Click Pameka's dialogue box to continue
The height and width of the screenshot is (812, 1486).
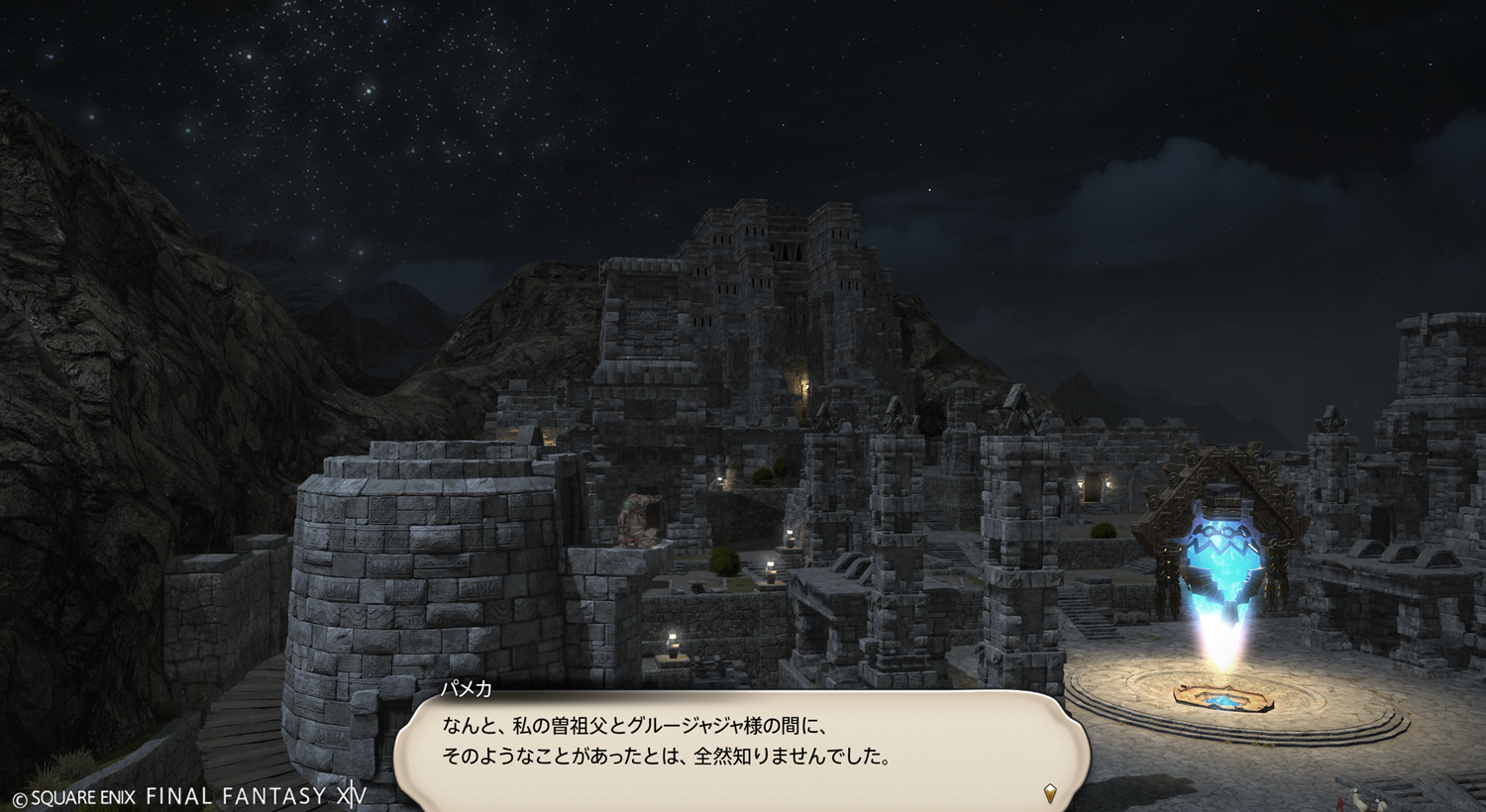click(x=741, y=745)
